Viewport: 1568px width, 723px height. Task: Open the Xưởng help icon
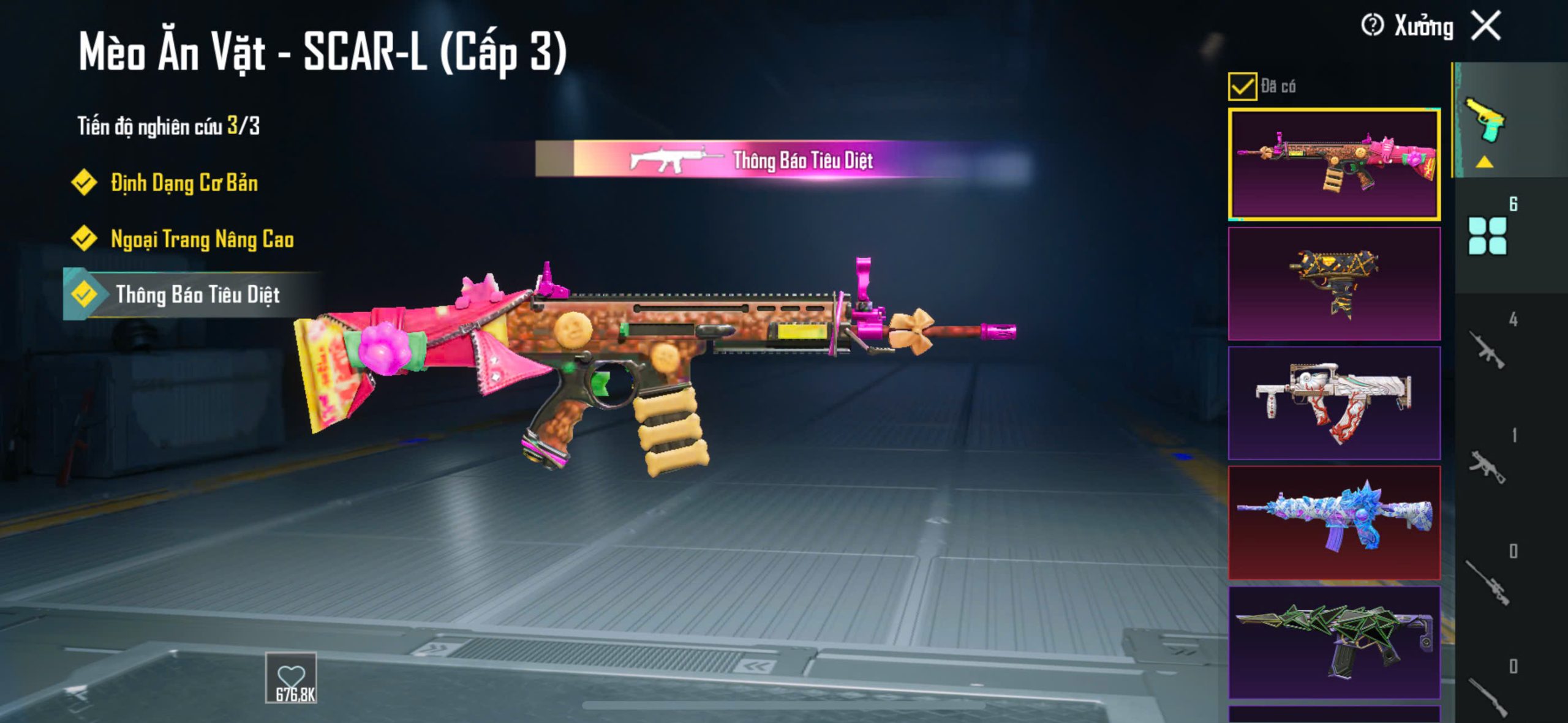coord(1372,26)
